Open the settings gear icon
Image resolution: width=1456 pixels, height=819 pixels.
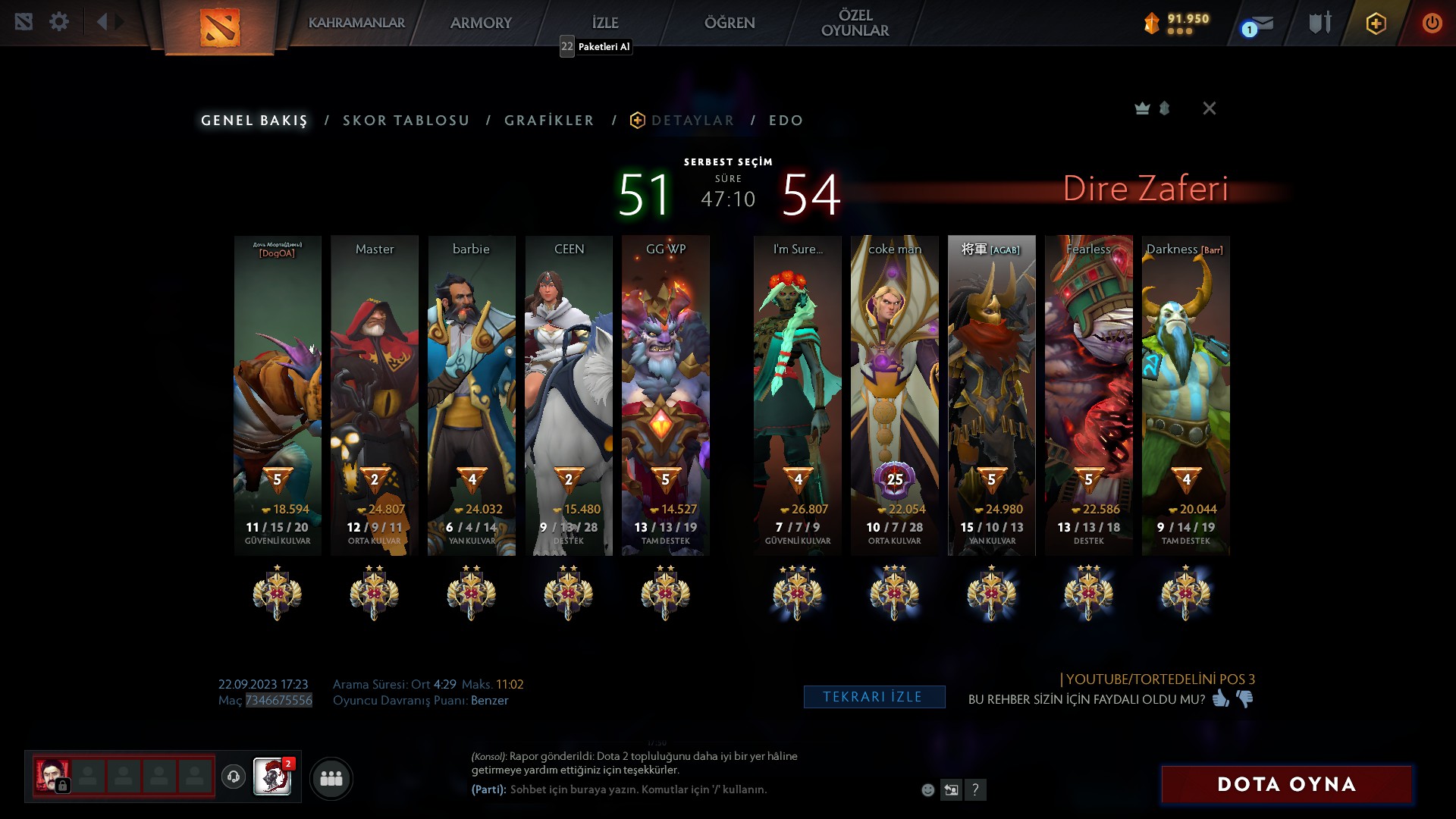point(59,21)
